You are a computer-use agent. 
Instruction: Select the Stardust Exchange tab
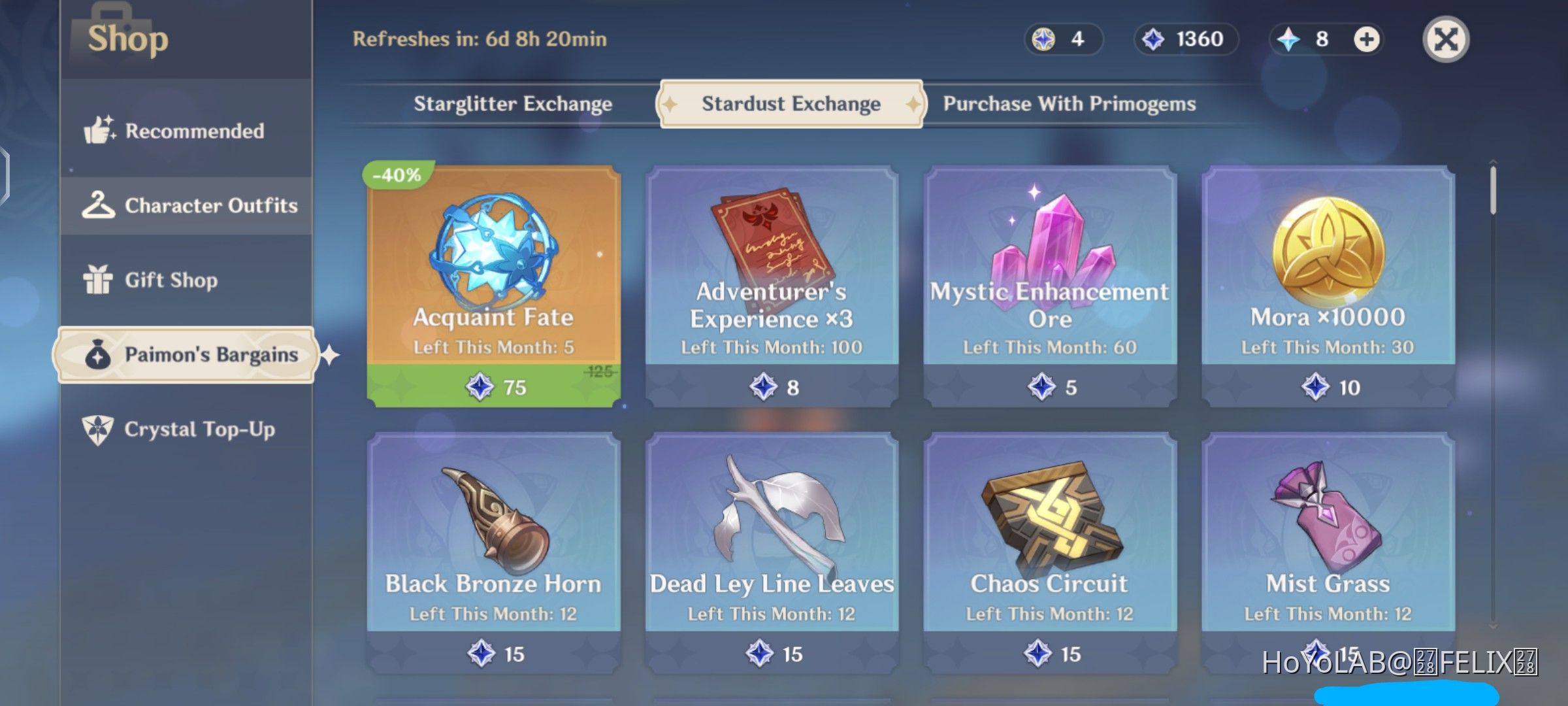click(790, 103)
